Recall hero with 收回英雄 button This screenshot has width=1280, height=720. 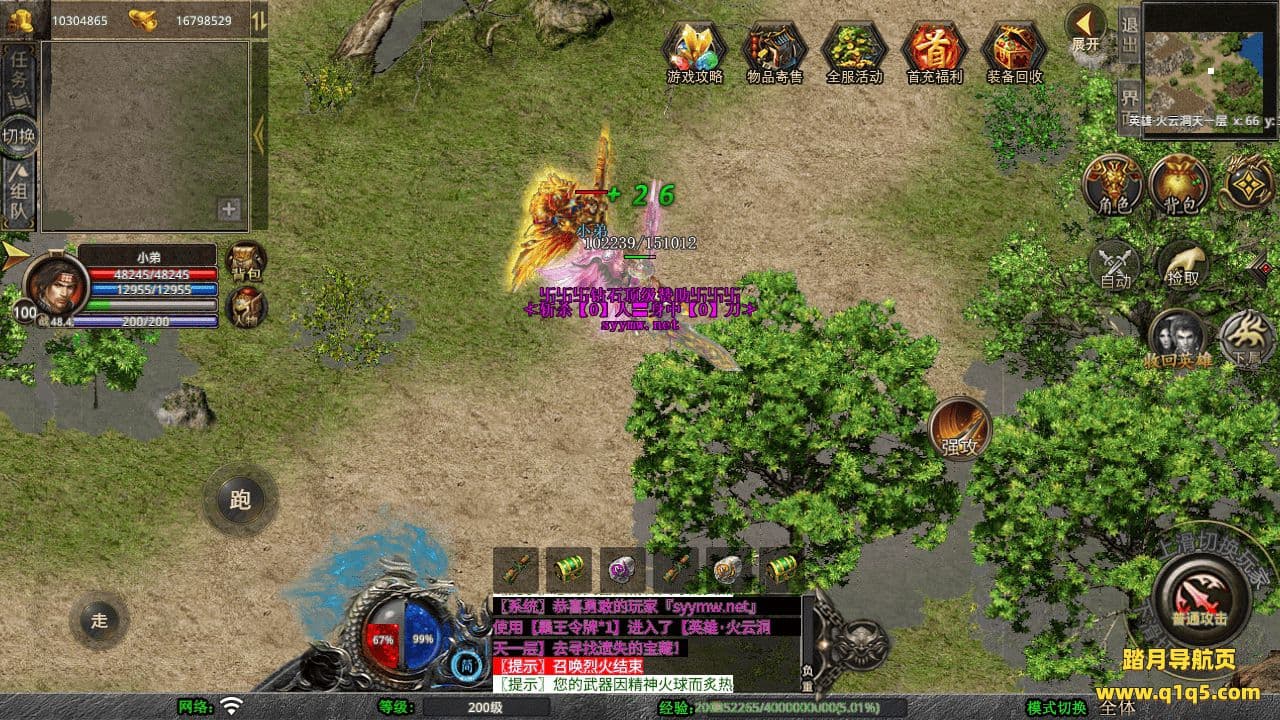pyautogui.click(x=1178, y=340)
